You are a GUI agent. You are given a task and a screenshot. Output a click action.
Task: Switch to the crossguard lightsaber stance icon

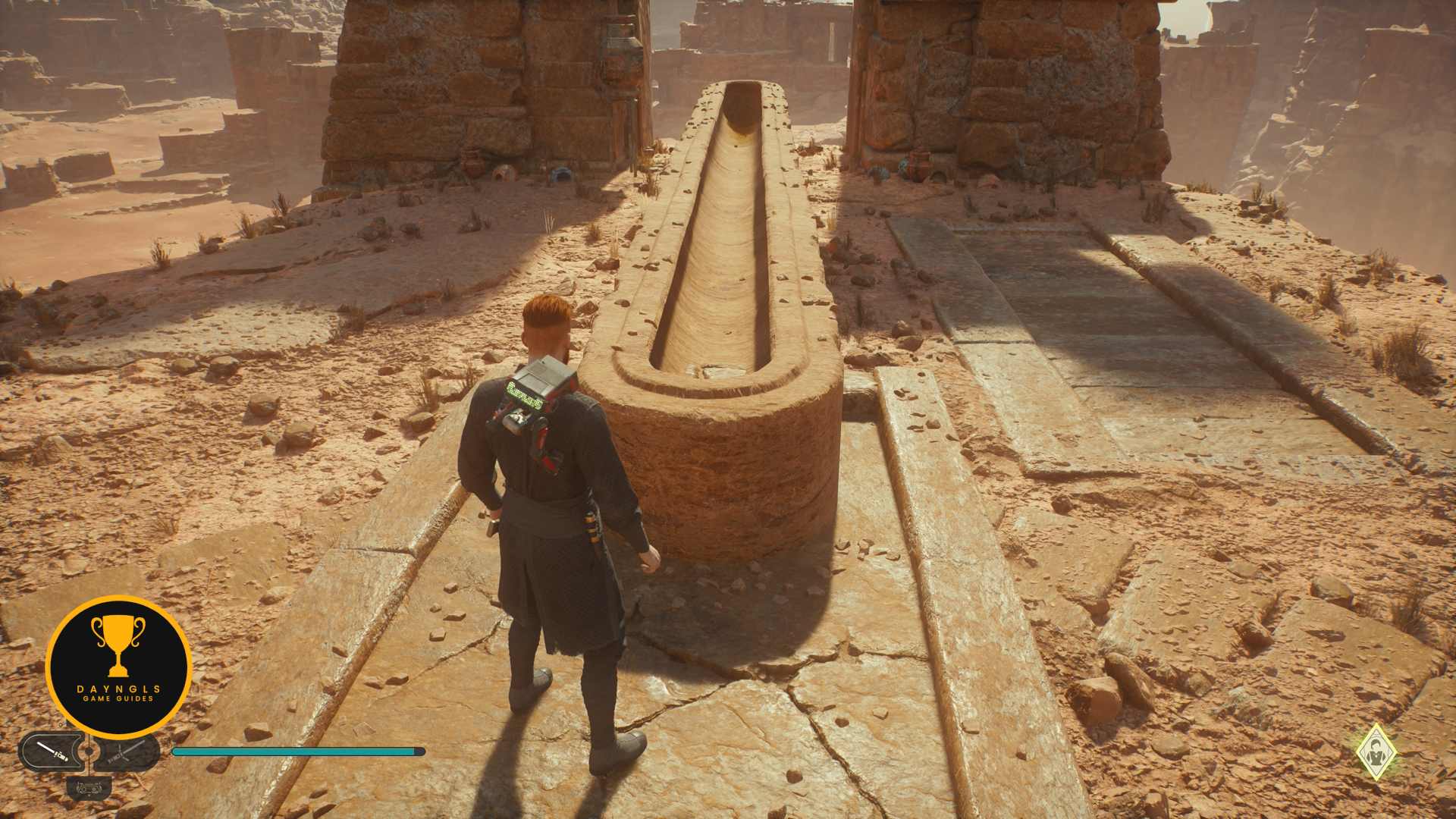point(127,752)
